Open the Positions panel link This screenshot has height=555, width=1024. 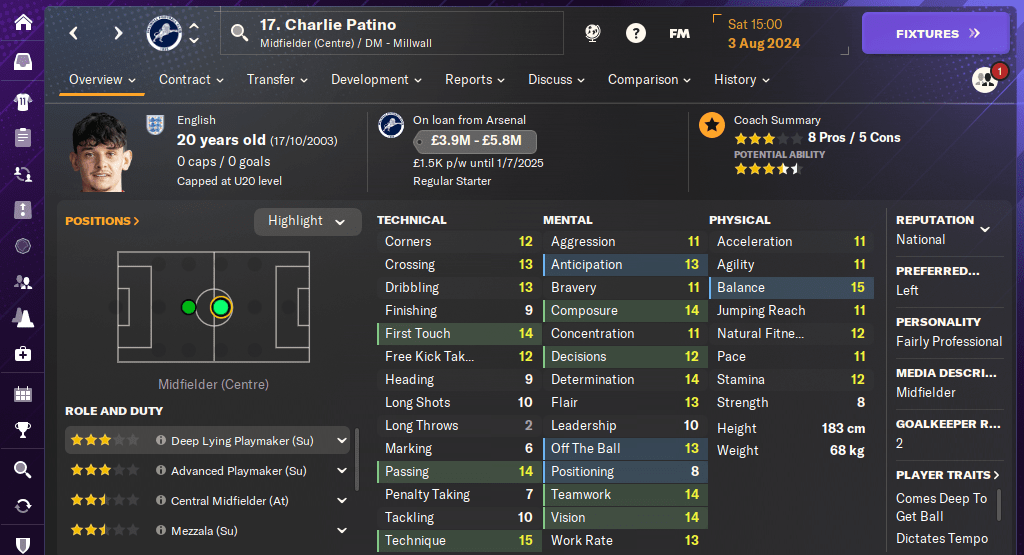[x=102, y=221]
